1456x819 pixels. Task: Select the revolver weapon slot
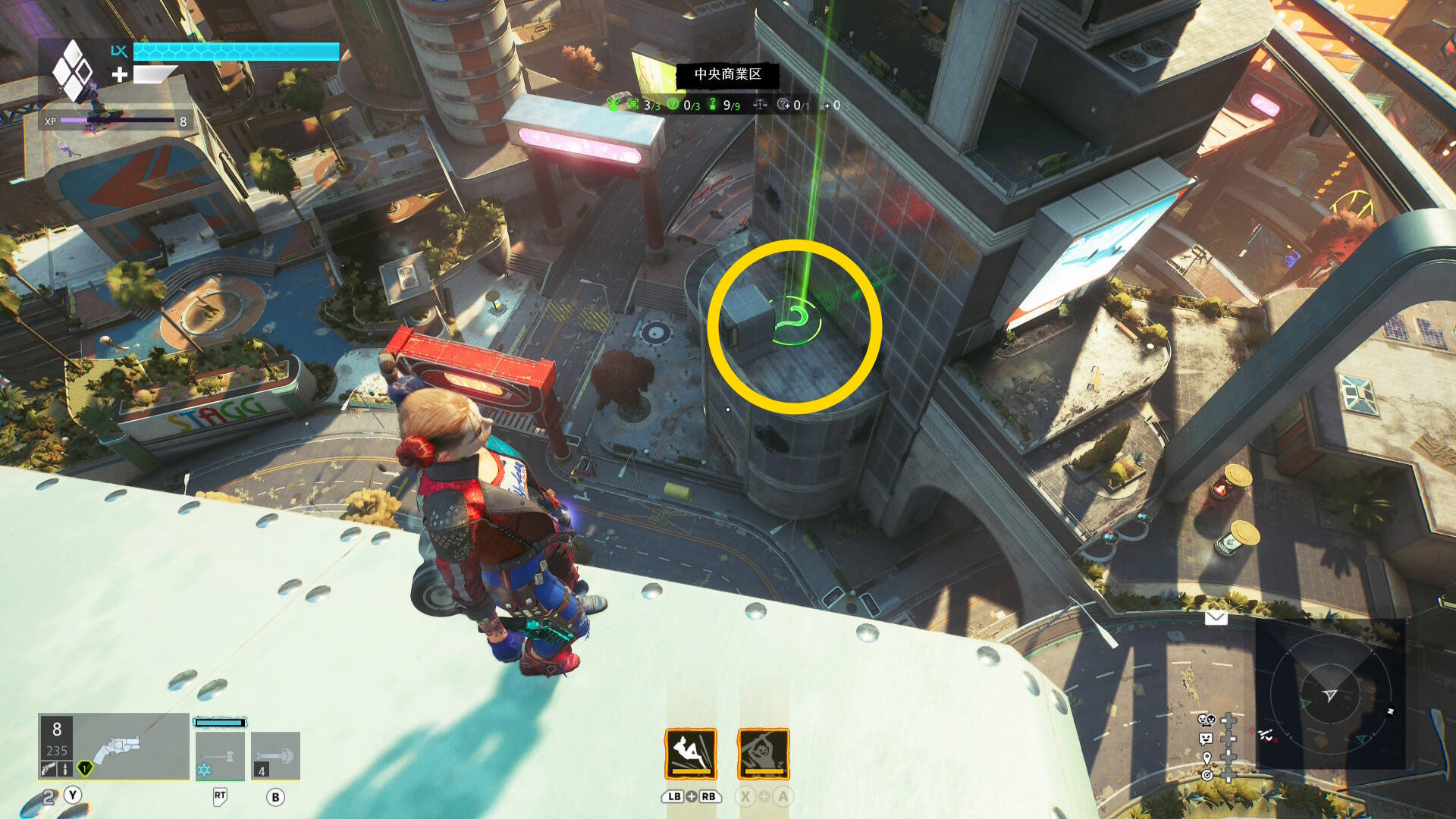[x=114, y=746]
